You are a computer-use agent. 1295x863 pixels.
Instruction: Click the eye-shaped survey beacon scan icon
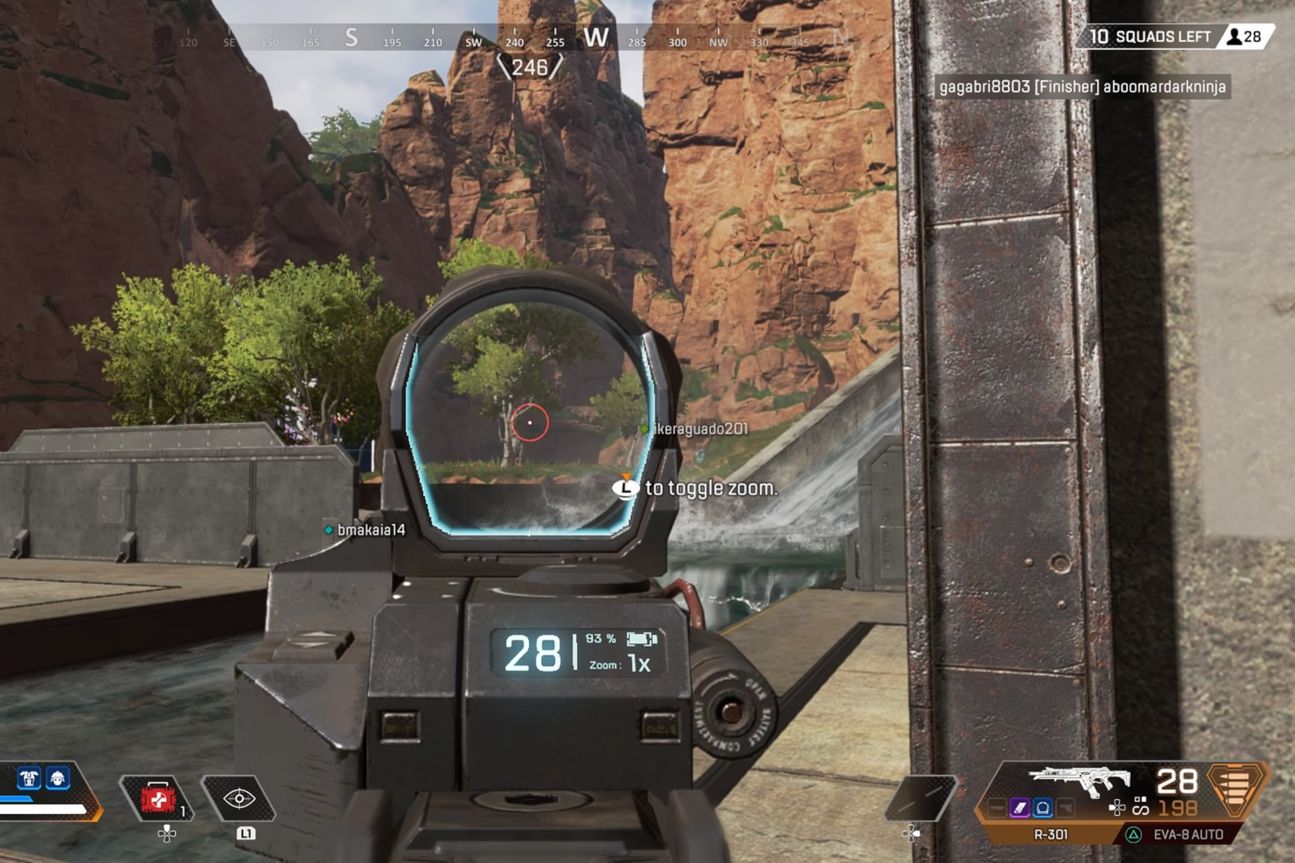click(239, 799)
